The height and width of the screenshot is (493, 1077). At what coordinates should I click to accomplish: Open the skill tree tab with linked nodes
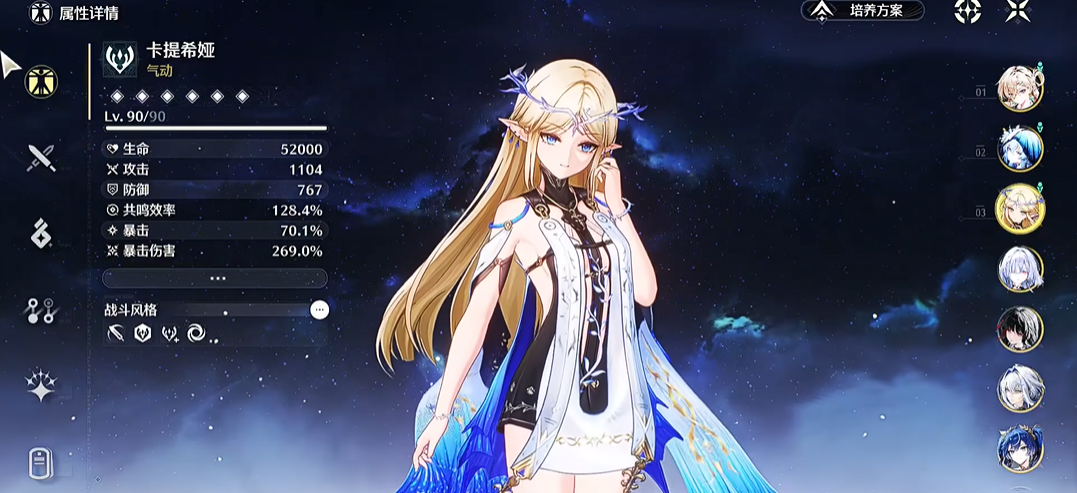coord(41,310)
